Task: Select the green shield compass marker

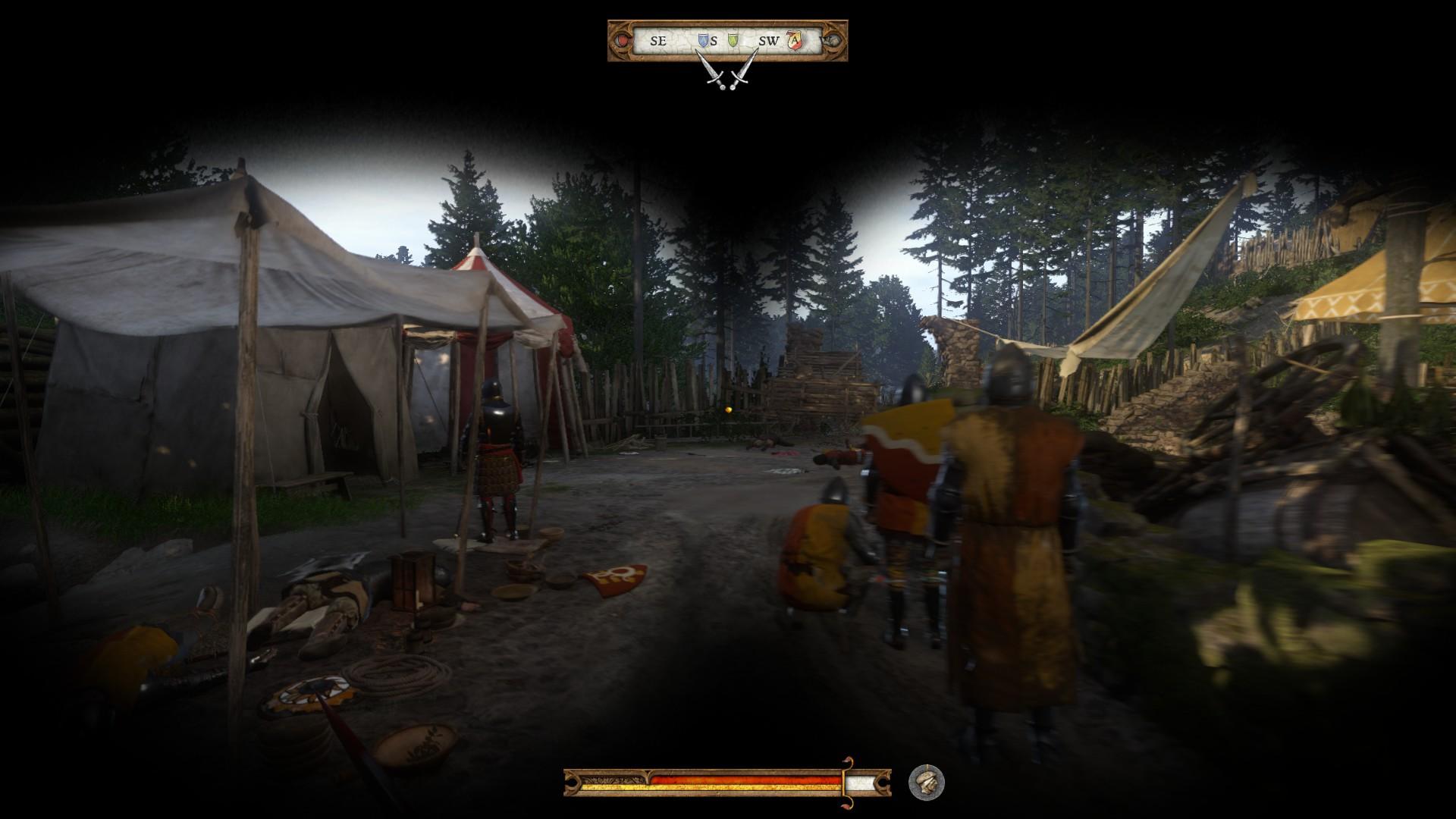Action: (x=732, y=39)
